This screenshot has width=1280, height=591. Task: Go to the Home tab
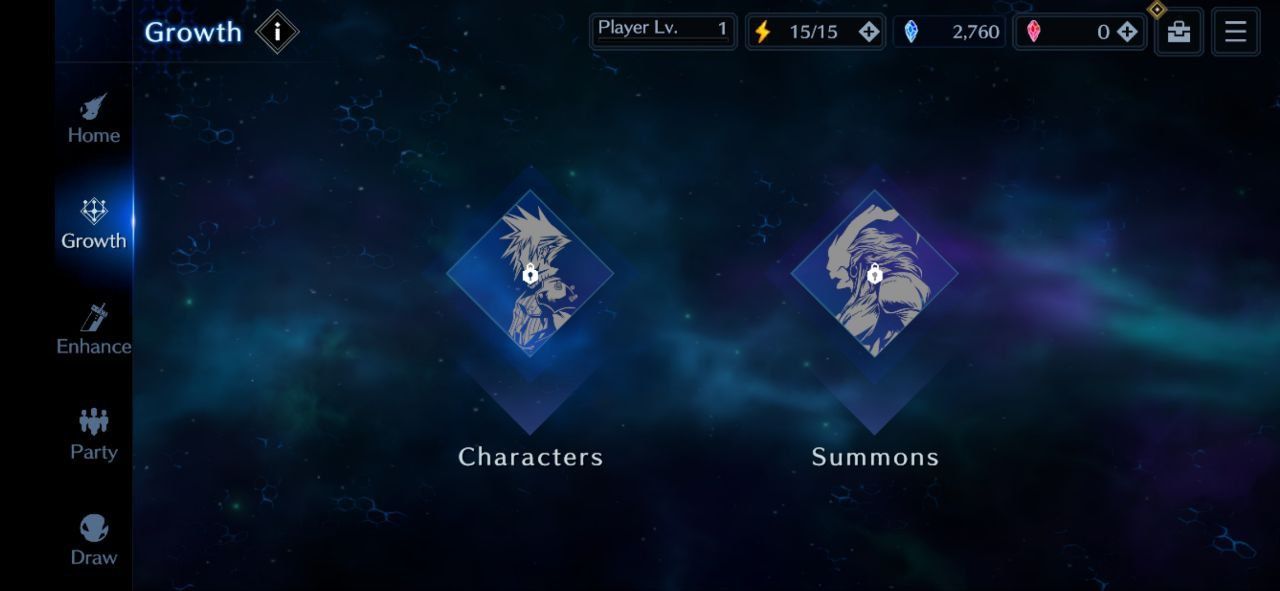[94, 119]
